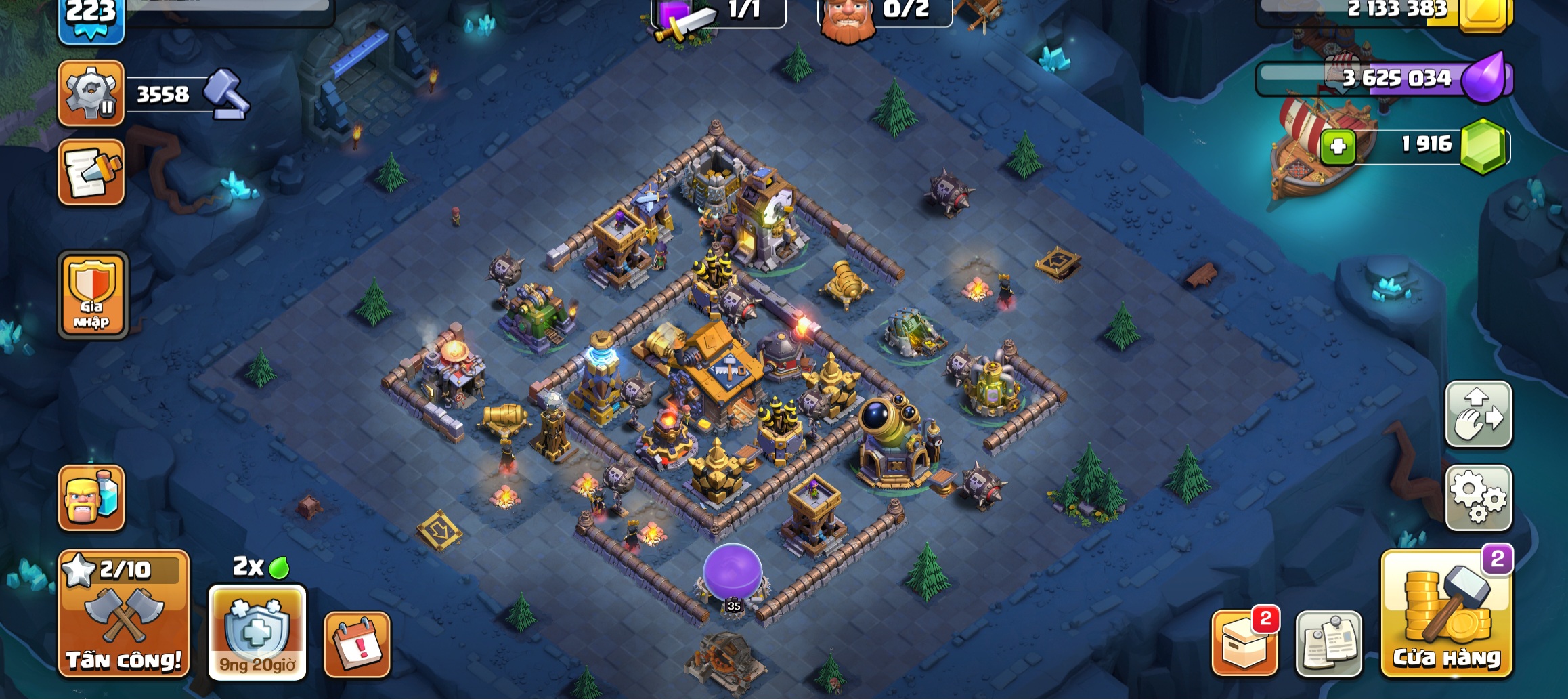The image size is (1568, 699).
Task: Tap the layout editor hand-arrows button
Action: pyautogui.click(x=1479, y=415)
